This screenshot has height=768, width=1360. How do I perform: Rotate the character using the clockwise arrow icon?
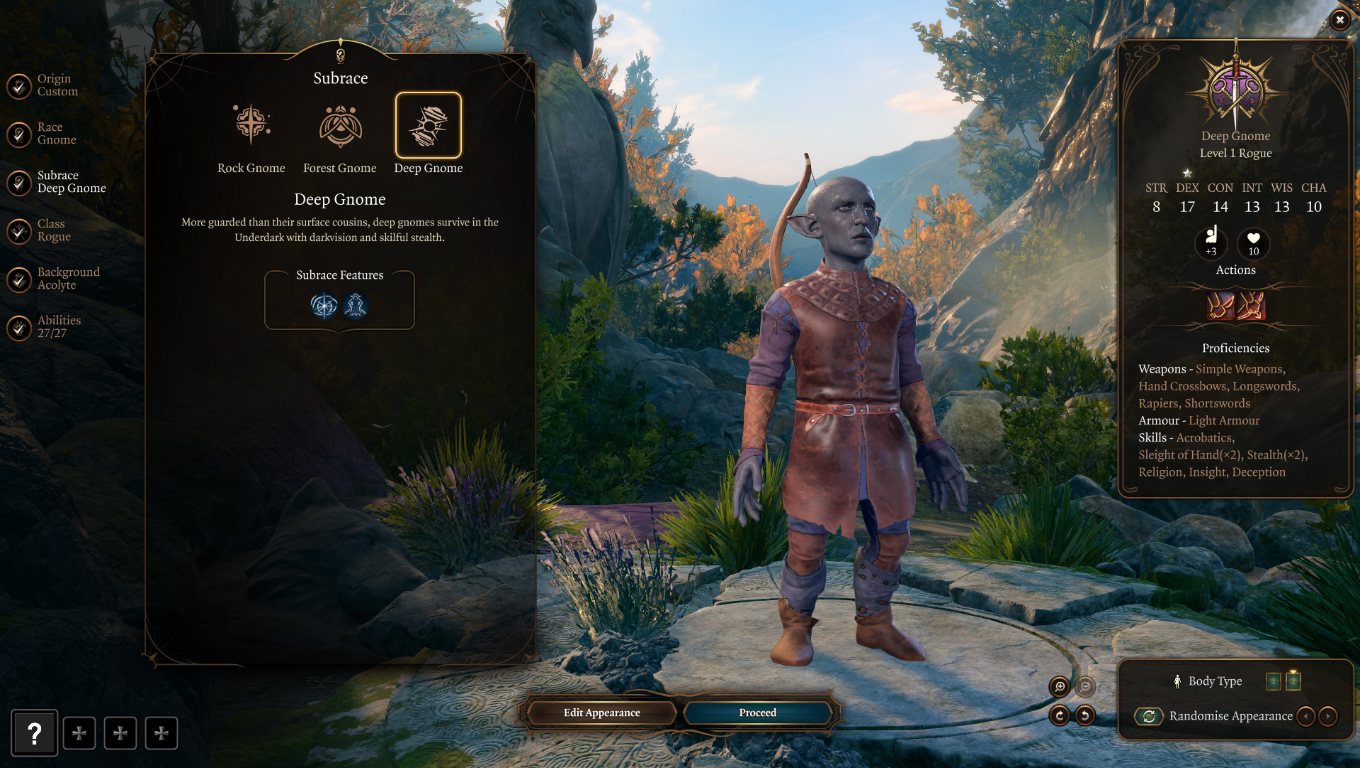click(x=1059, y=714)
